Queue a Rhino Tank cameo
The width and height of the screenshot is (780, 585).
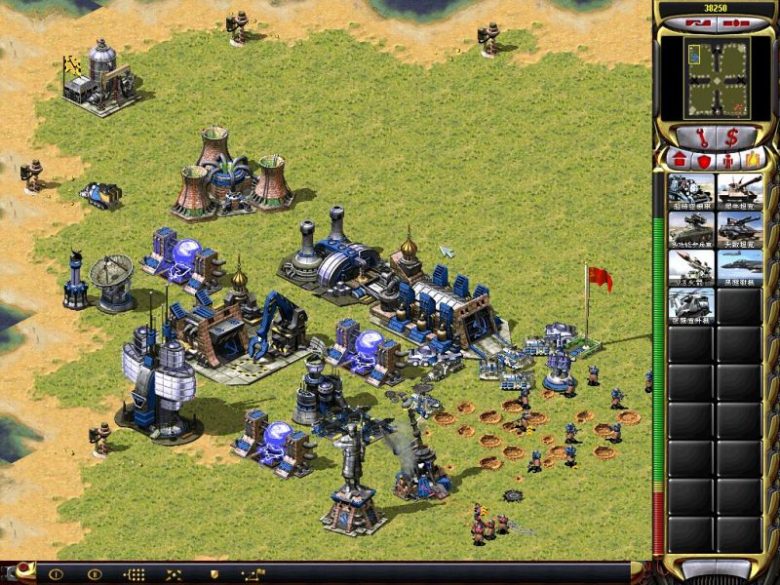(740, 191)
